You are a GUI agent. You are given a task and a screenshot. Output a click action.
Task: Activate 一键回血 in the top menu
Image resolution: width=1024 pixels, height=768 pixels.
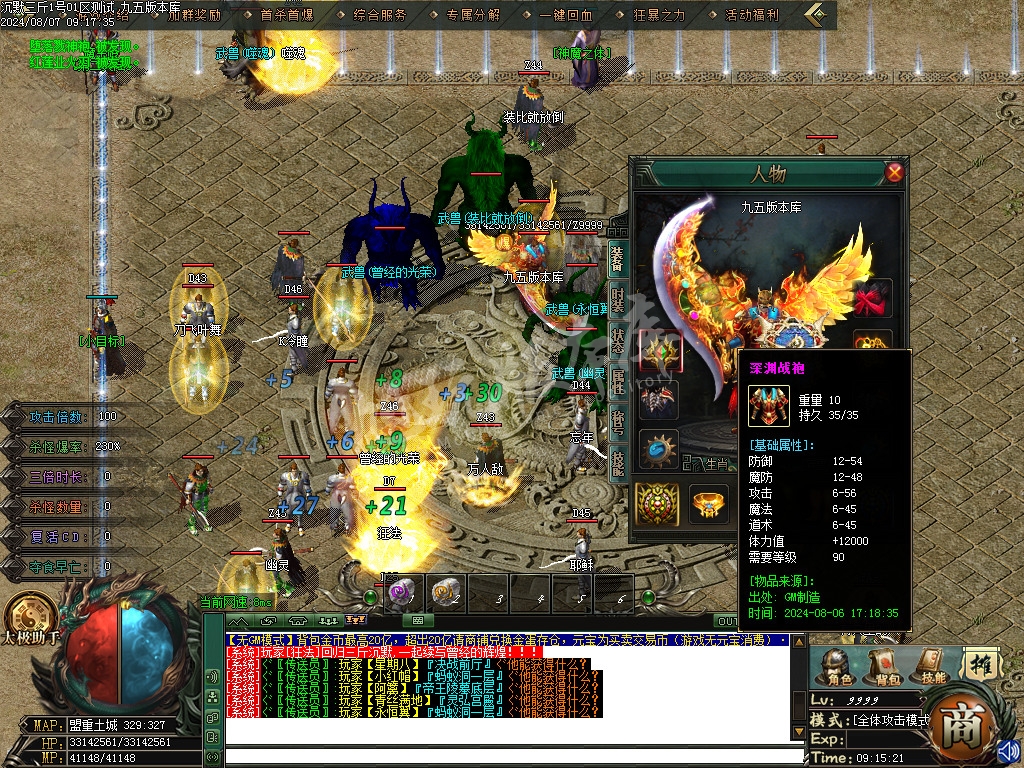(x=566, y=15)
